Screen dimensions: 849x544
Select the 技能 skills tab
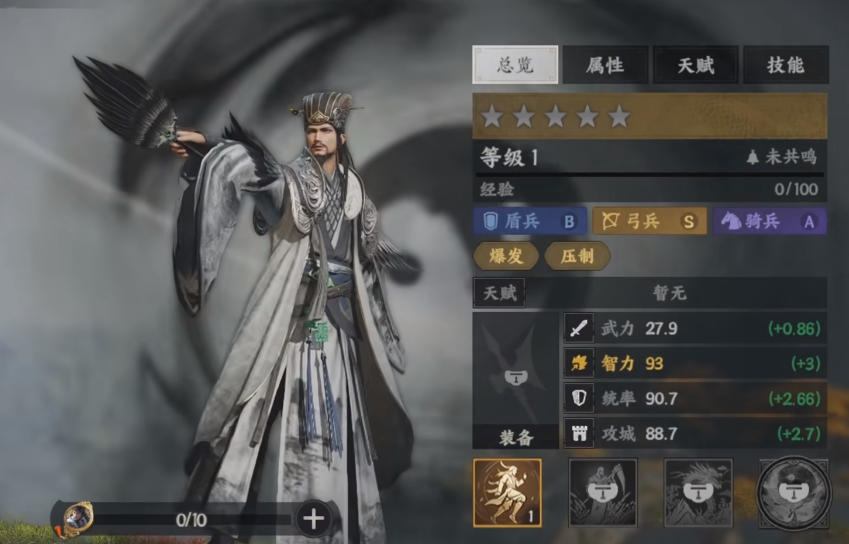tap(785, 65)
